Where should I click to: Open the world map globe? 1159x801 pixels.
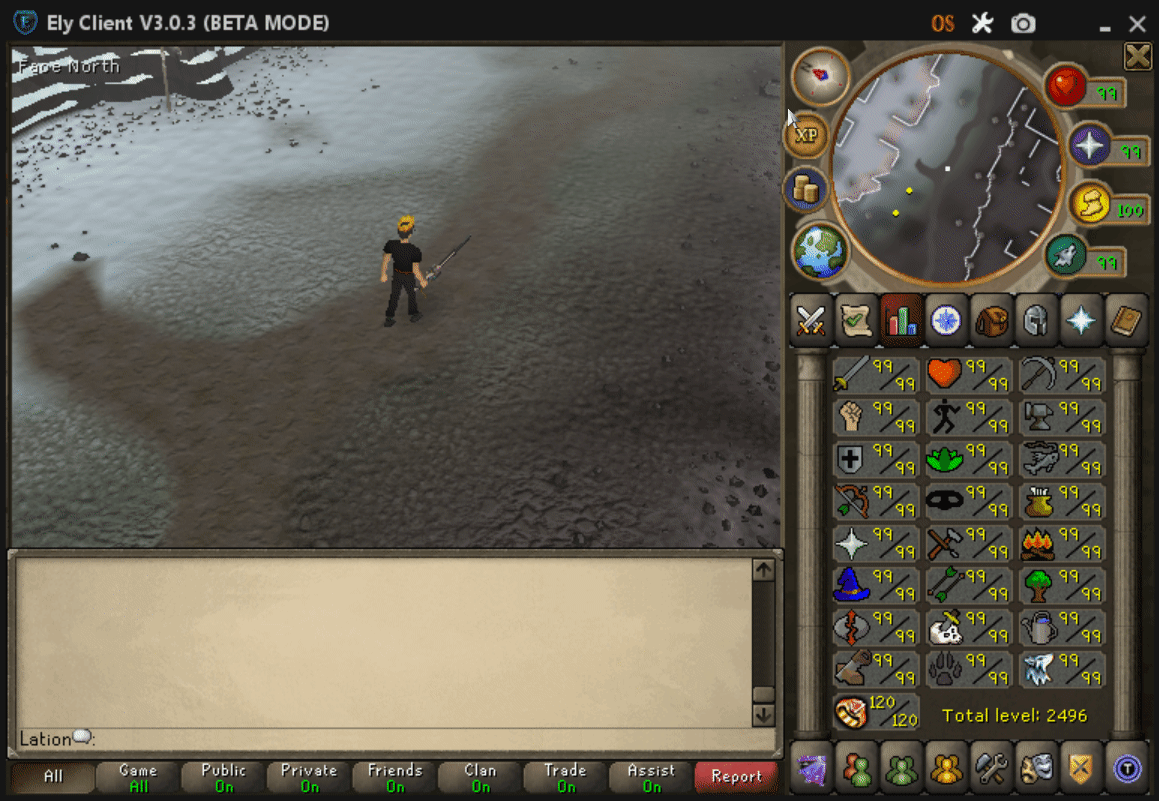(820, 251)
